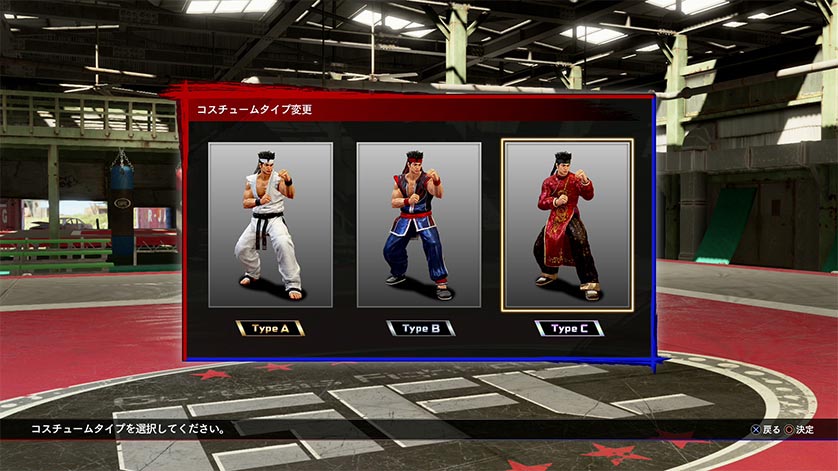Click the Type C label
The width and height of the screenshot is (838, 471).
(568, 328)
